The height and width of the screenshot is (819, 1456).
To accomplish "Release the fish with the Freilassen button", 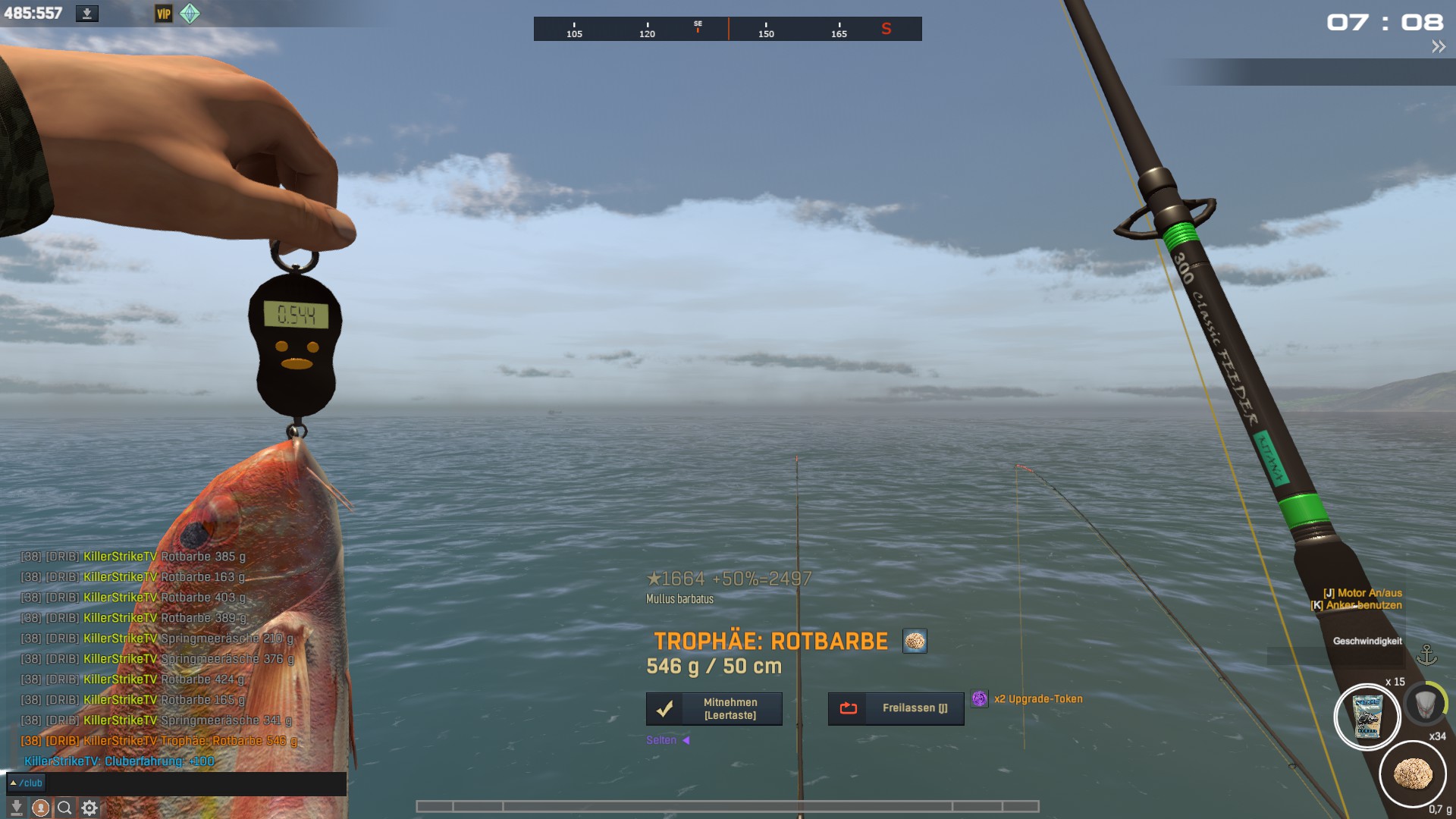I will tap(896, 708).
